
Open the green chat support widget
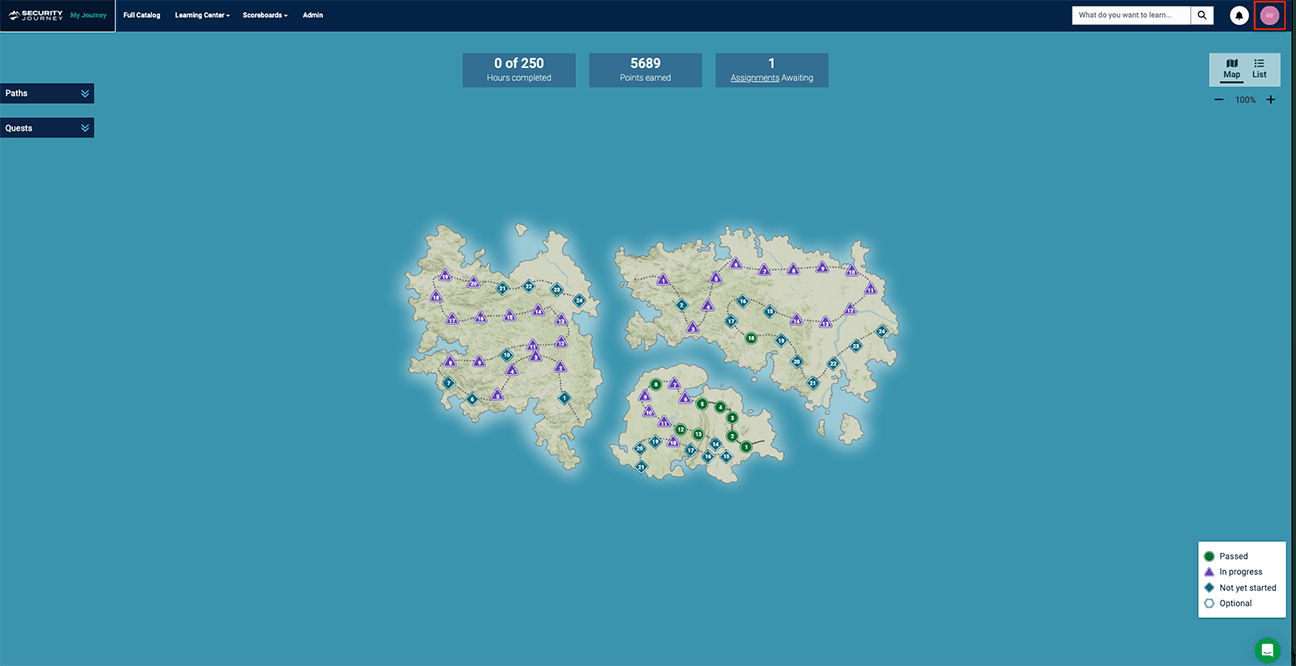pyautogui.click(x=1267, y=649)
